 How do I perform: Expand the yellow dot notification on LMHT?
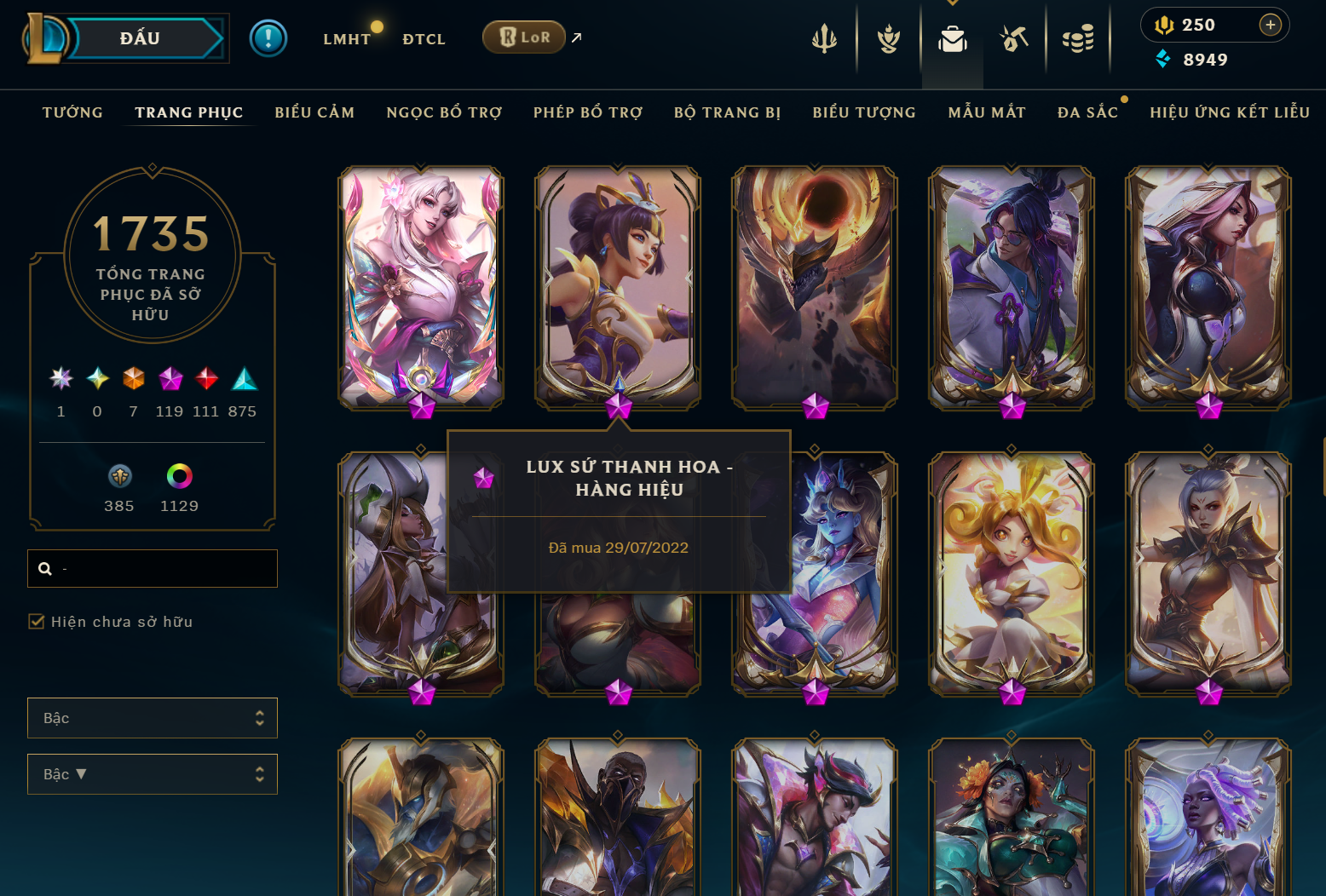377,26
